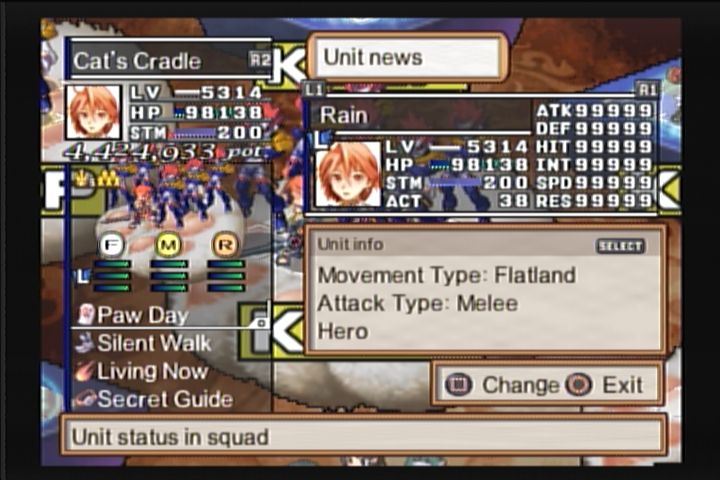Choose the M formation marker
720x480 pixels.
169,243
